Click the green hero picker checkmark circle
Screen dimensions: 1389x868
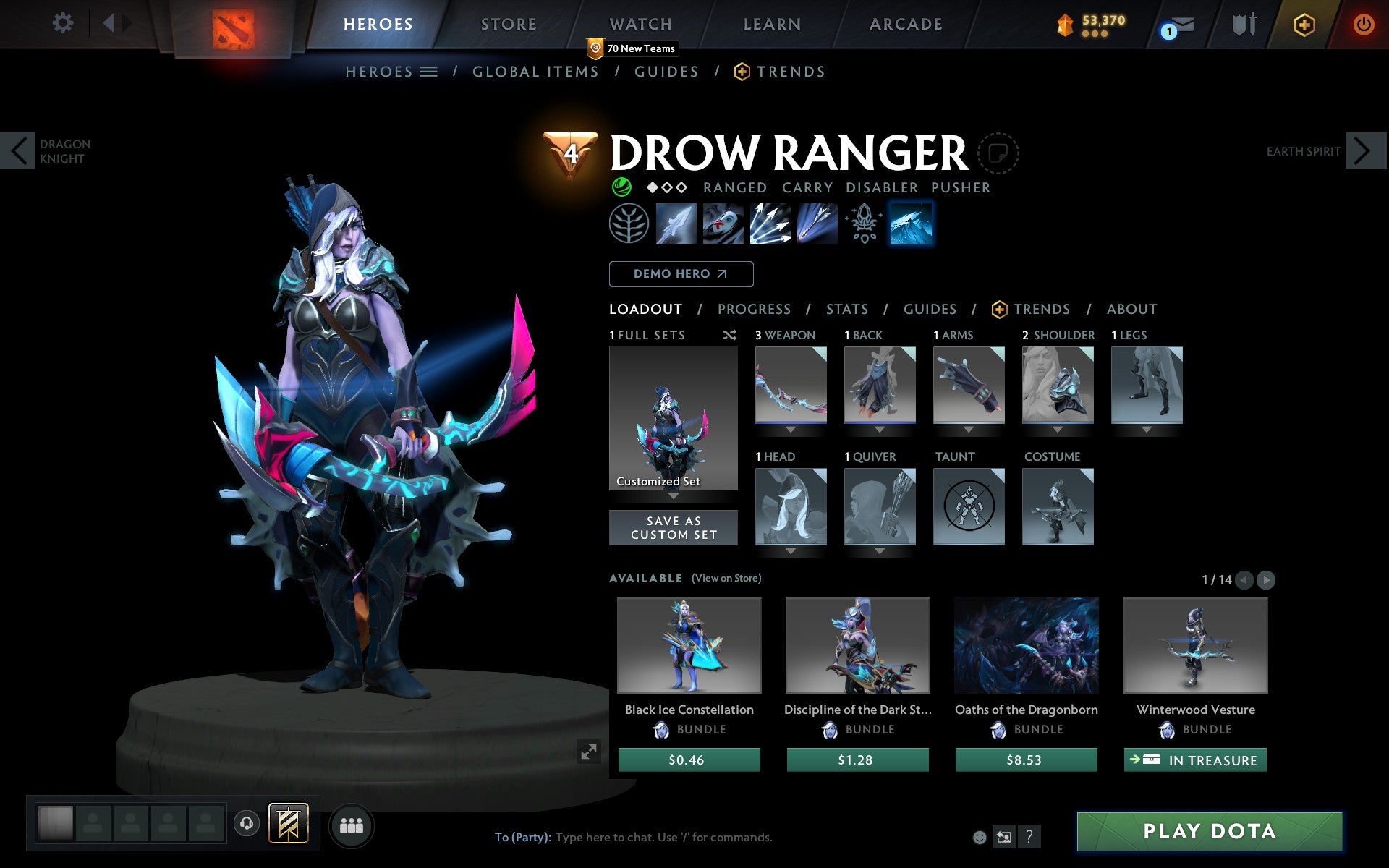pyautogui.click(x=621, y=187)
